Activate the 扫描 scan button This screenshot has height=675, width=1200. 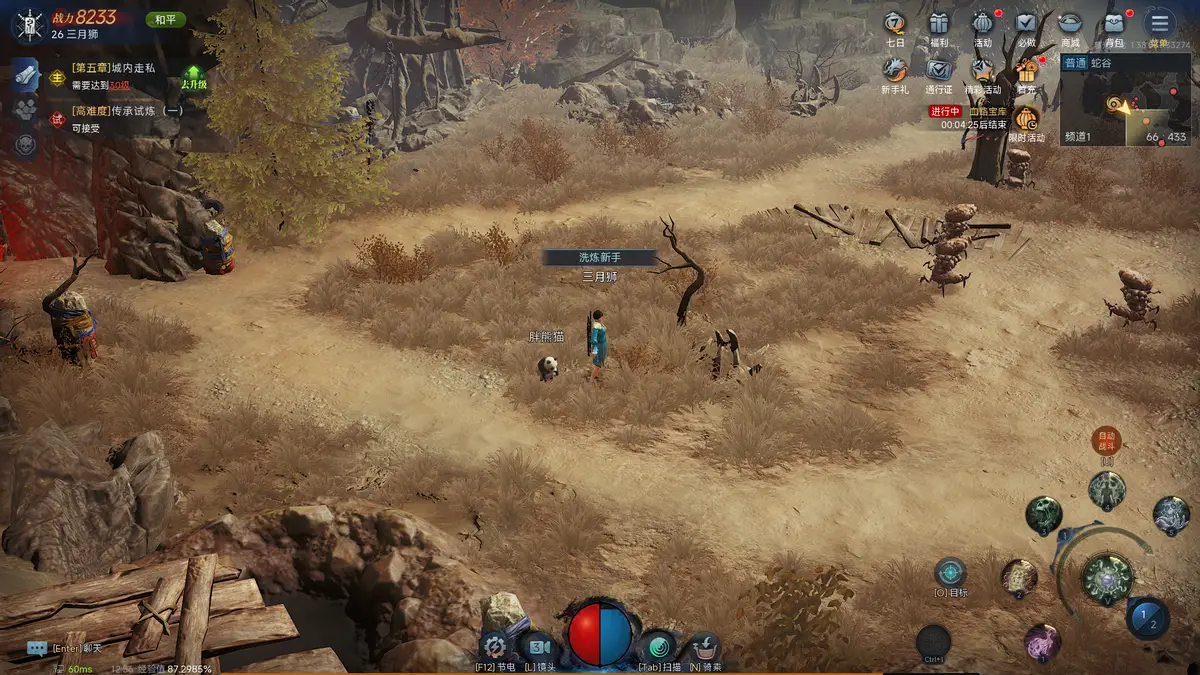tap(658, 646)
